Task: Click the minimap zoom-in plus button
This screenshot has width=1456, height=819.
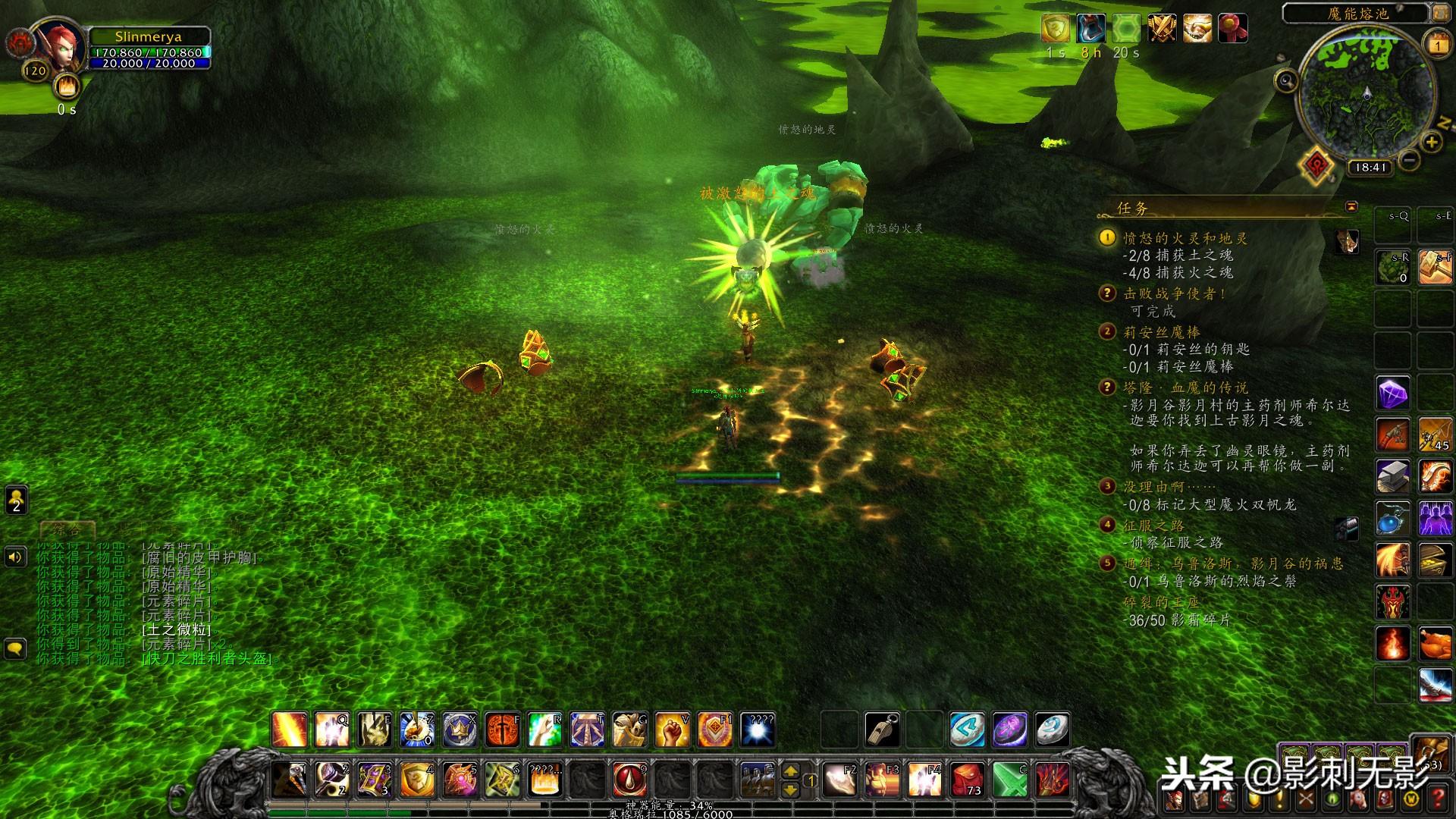Action: 1431,141
